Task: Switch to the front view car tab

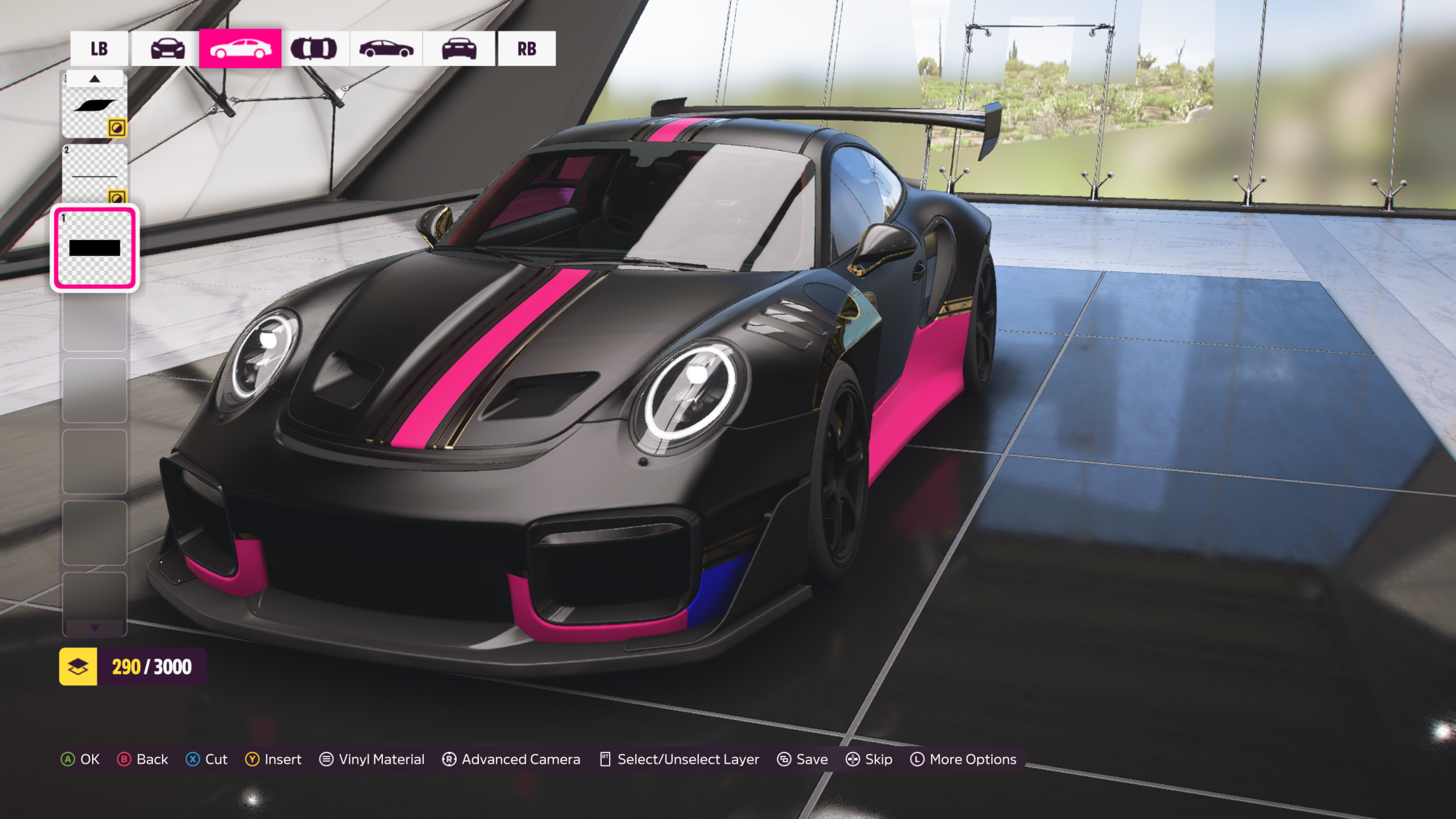Action: click(167, 49)
